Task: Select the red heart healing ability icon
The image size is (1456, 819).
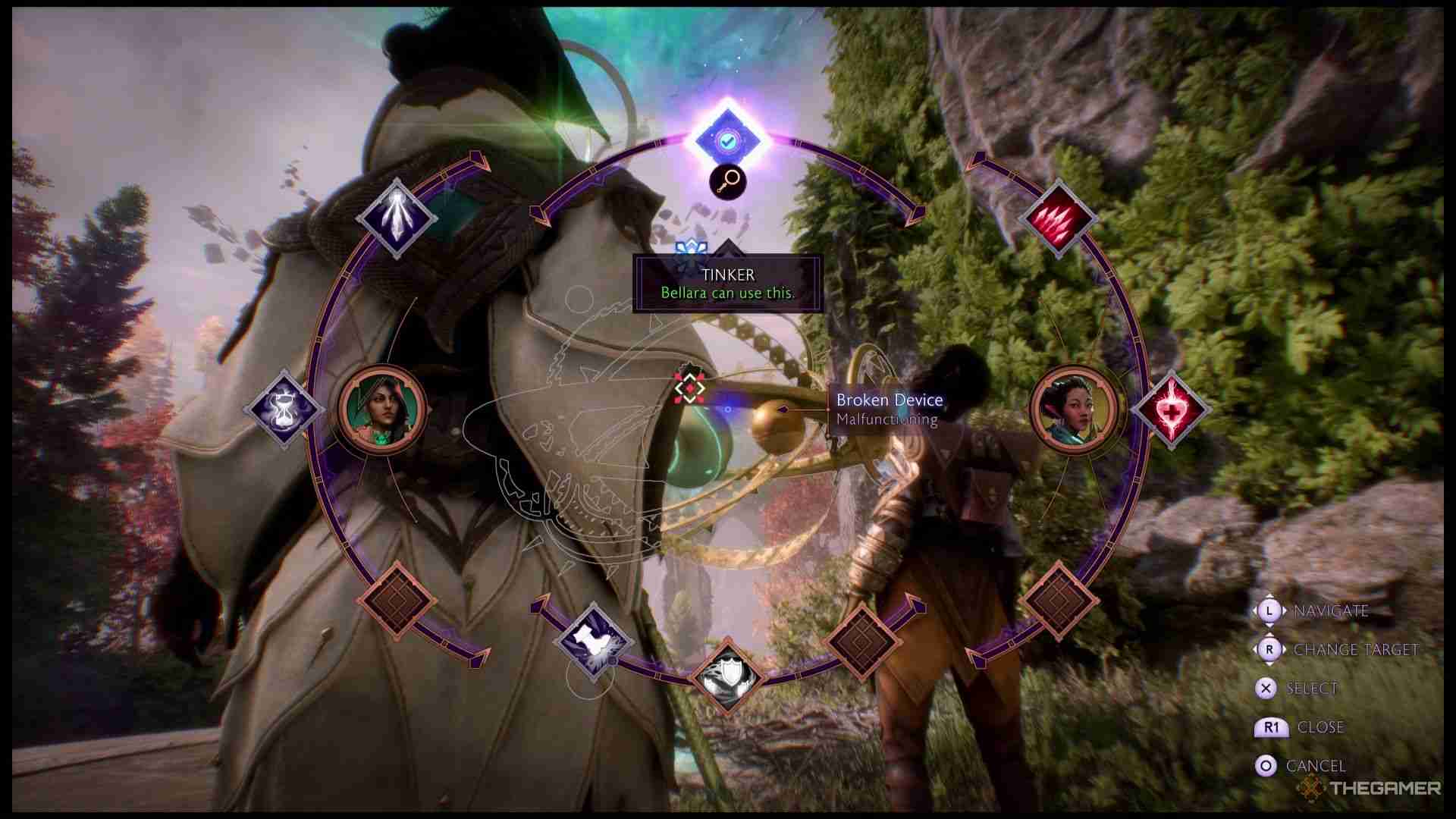Action: pyautogui.click(x=1171, y=409)
